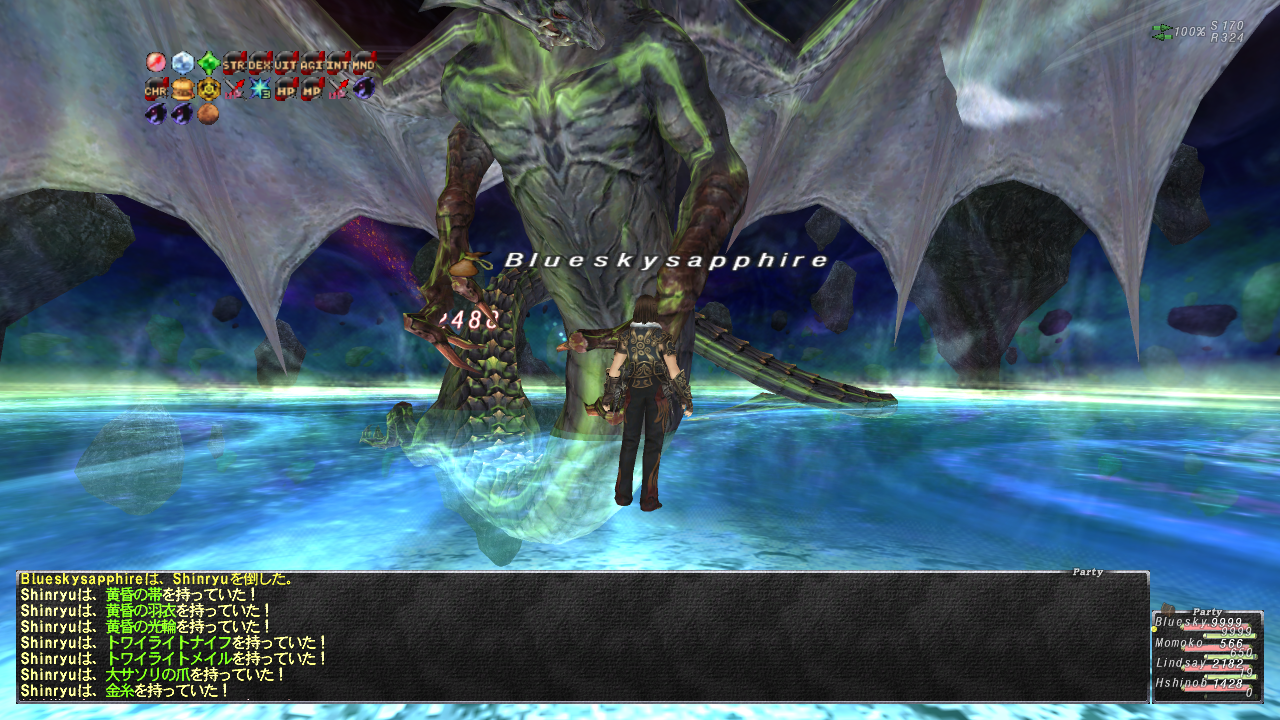Click the MND boost status icon

[x=364, y=64]
